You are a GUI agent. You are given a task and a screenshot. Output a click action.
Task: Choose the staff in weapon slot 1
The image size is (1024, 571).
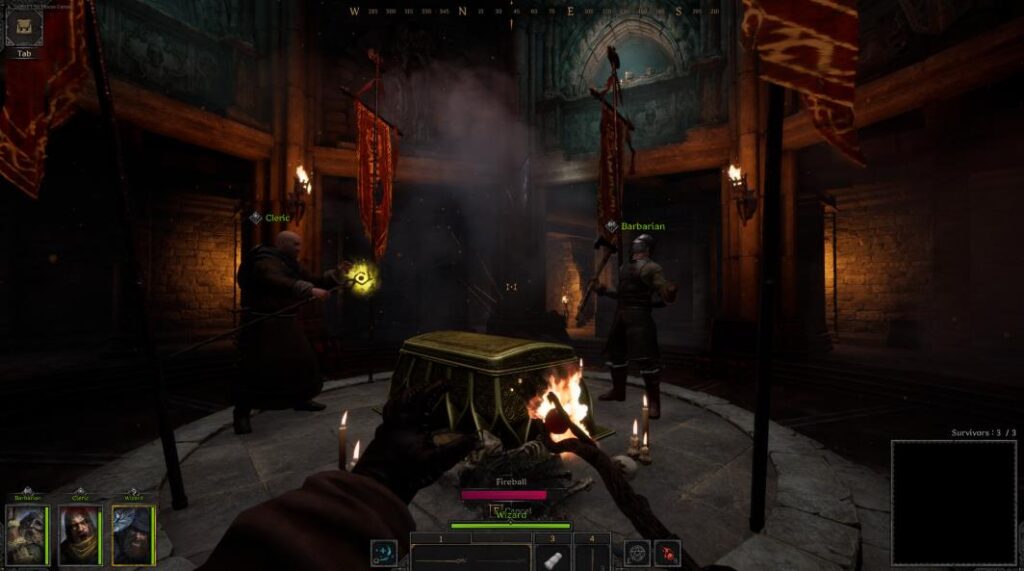470,557
